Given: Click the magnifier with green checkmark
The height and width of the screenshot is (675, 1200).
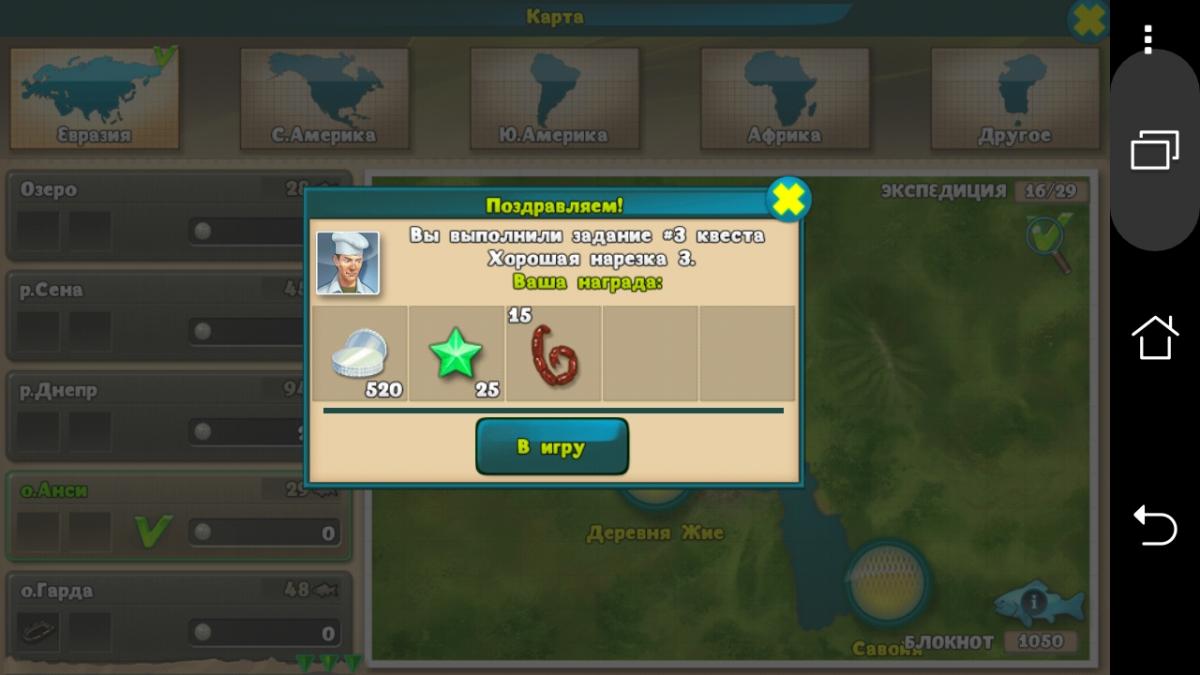Looking at the screenshot, I should 1048,241.
